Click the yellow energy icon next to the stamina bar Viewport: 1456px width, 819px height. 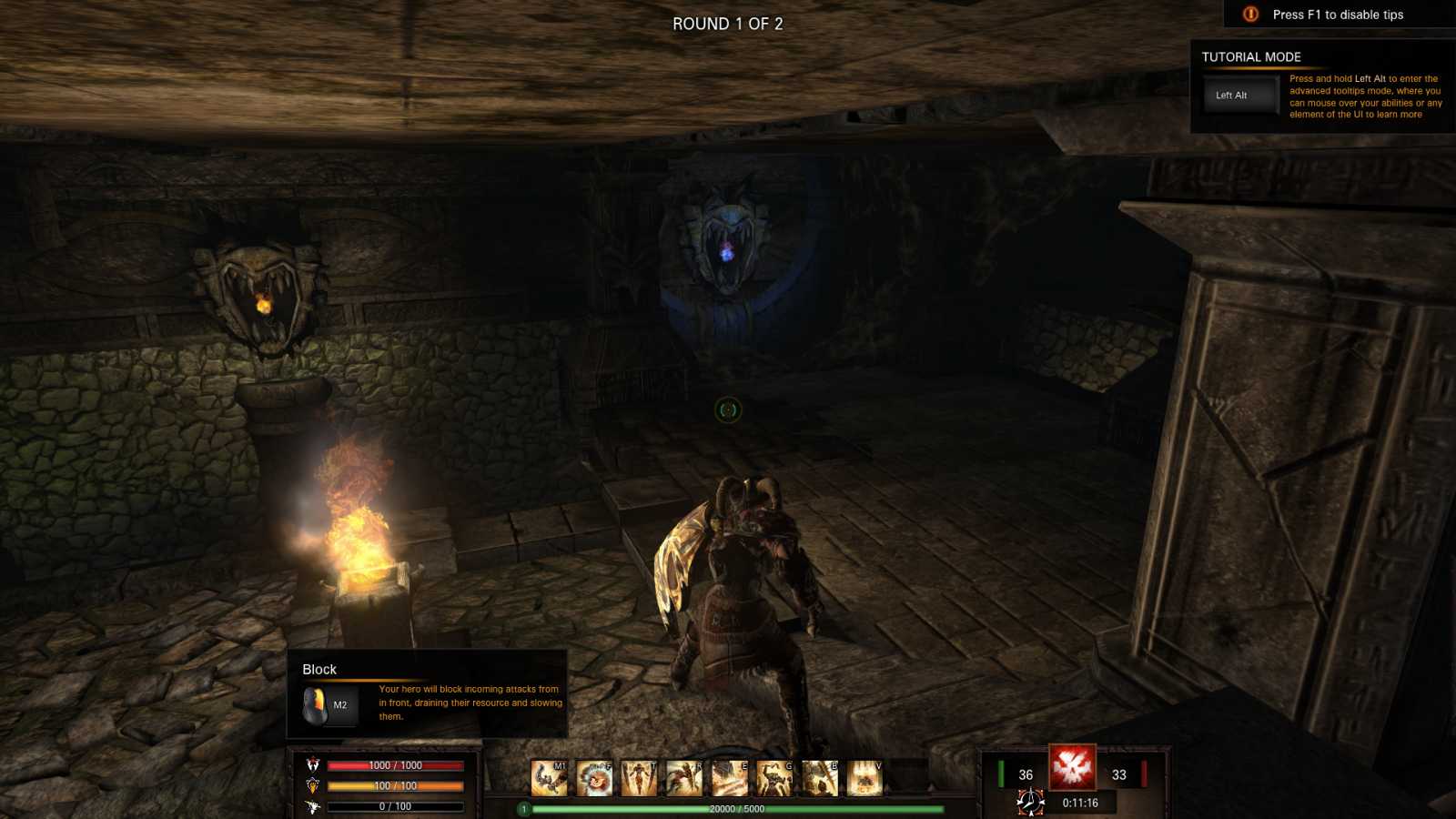pyautogui.click(x=313, y=786)
